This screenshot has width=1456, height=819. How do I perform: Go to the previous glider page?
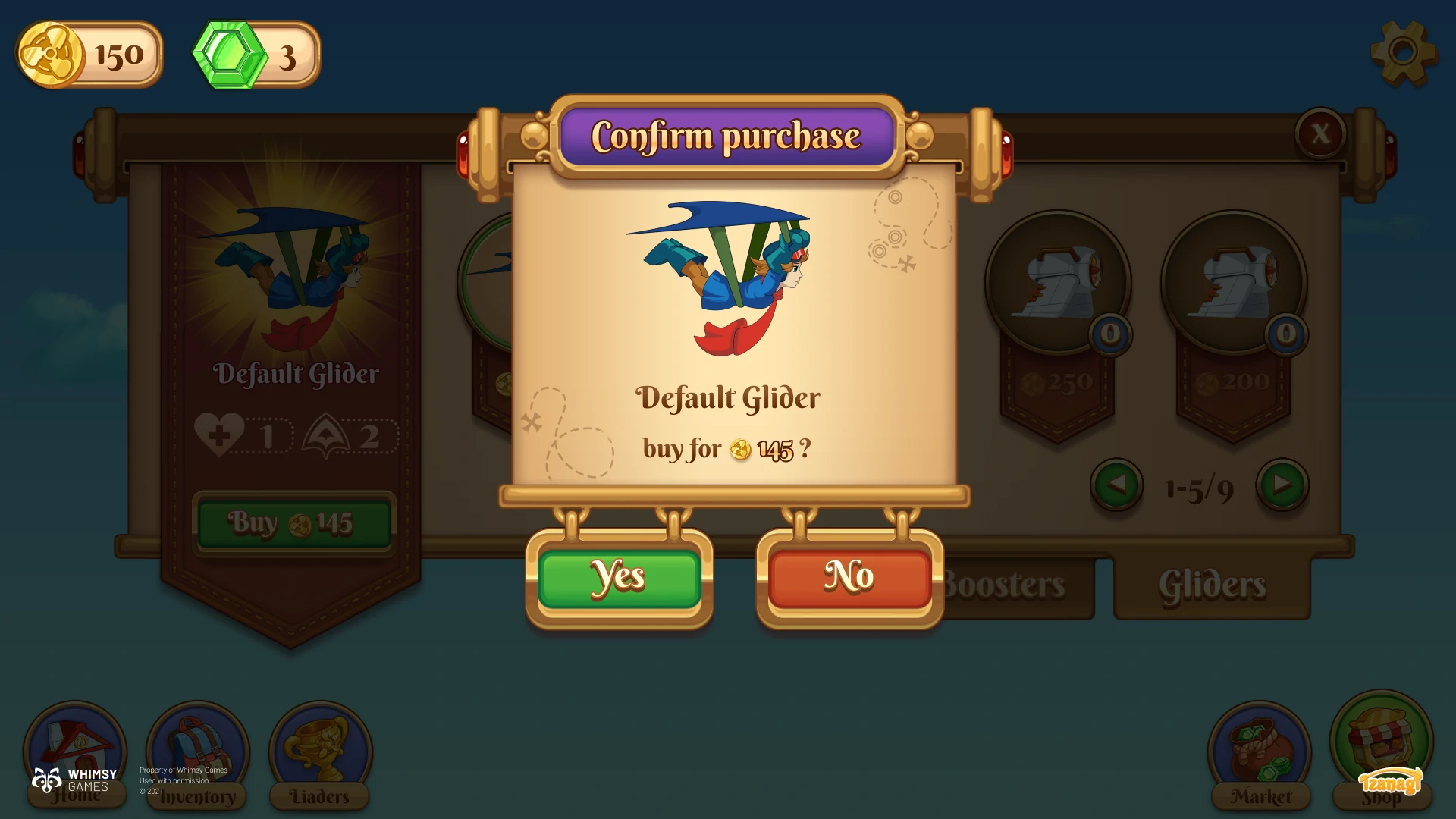[1116, 485]
